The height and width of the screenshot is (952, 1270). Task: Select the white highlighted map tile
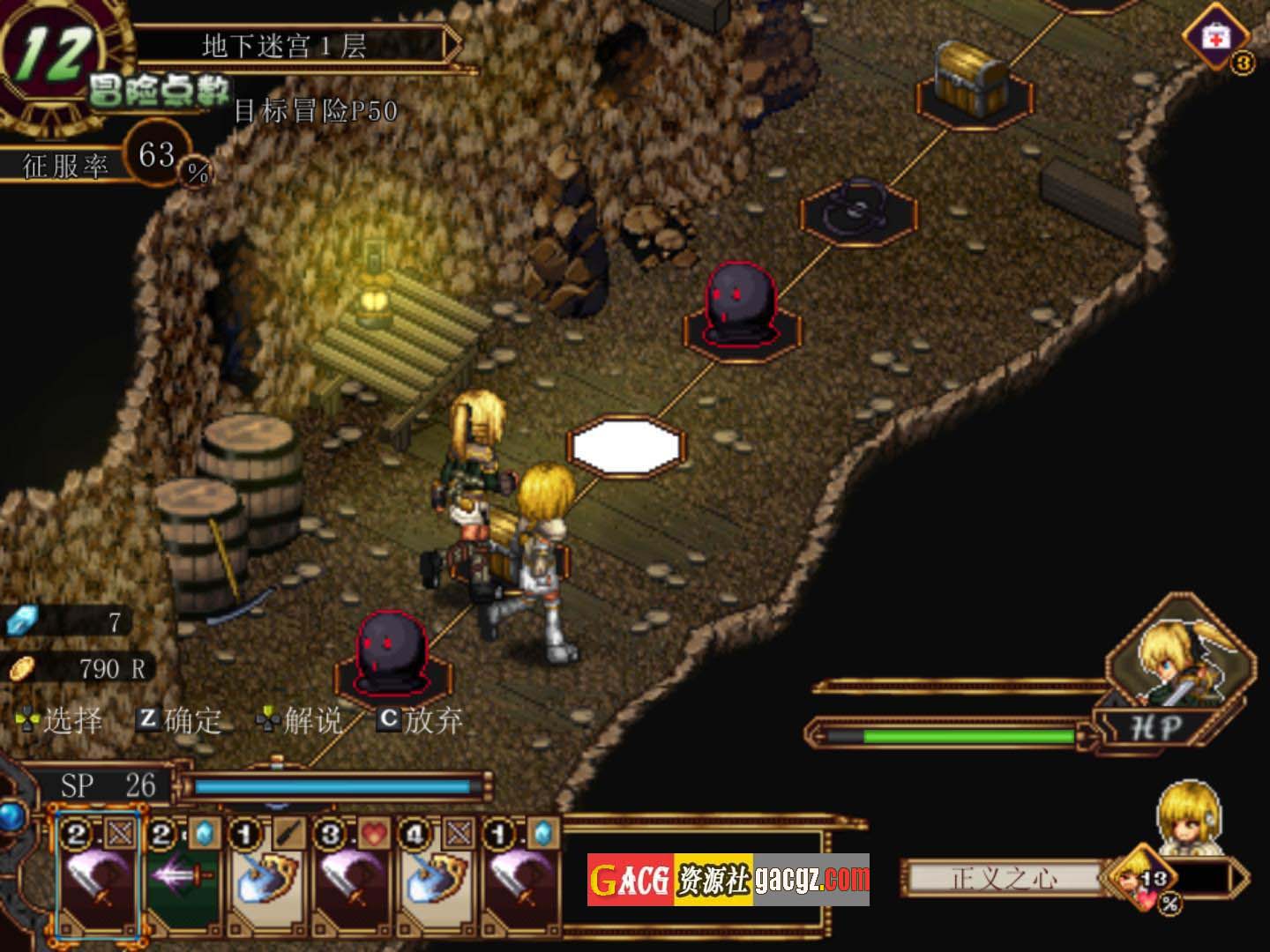[626, 448]
